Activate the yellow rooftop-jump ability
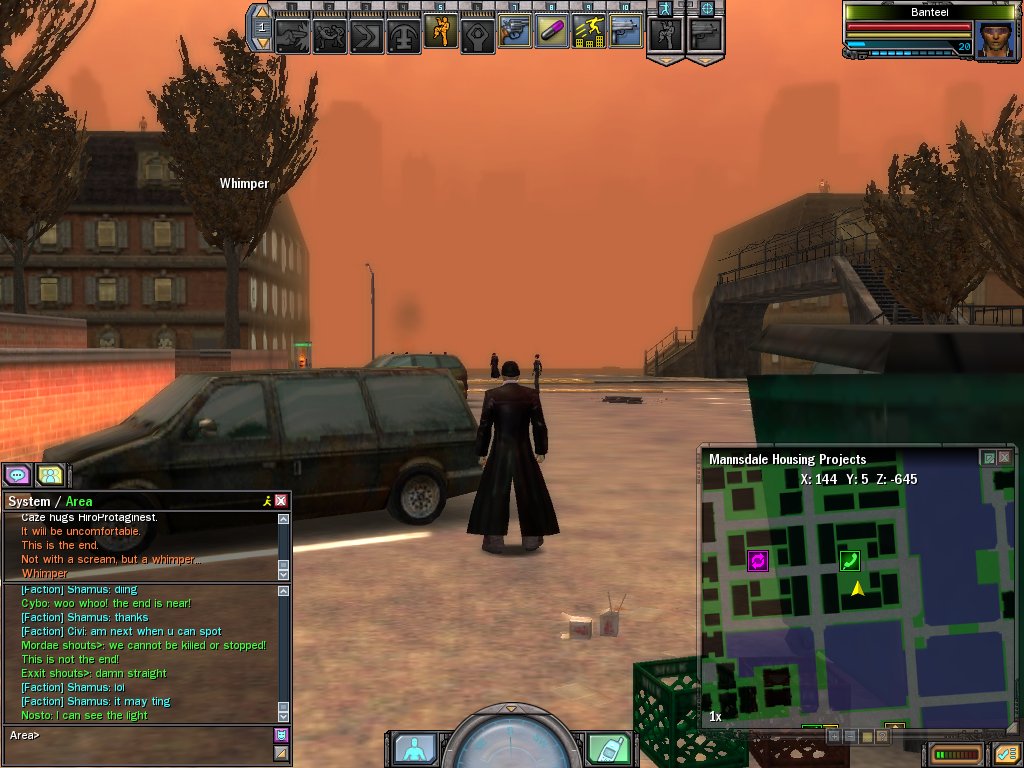This screenshot has height=768, width=1024. tap(588, 32)
